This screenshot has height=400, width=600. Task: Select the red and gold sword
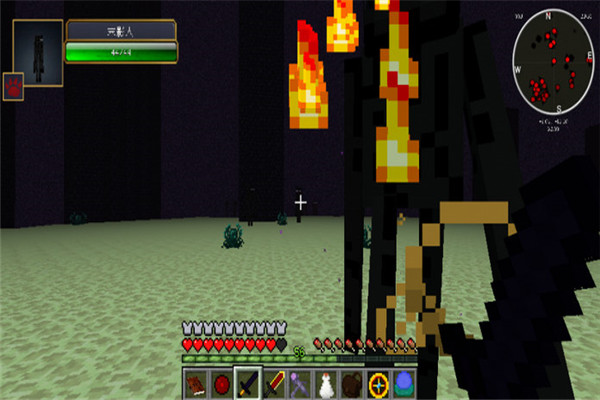274,384
